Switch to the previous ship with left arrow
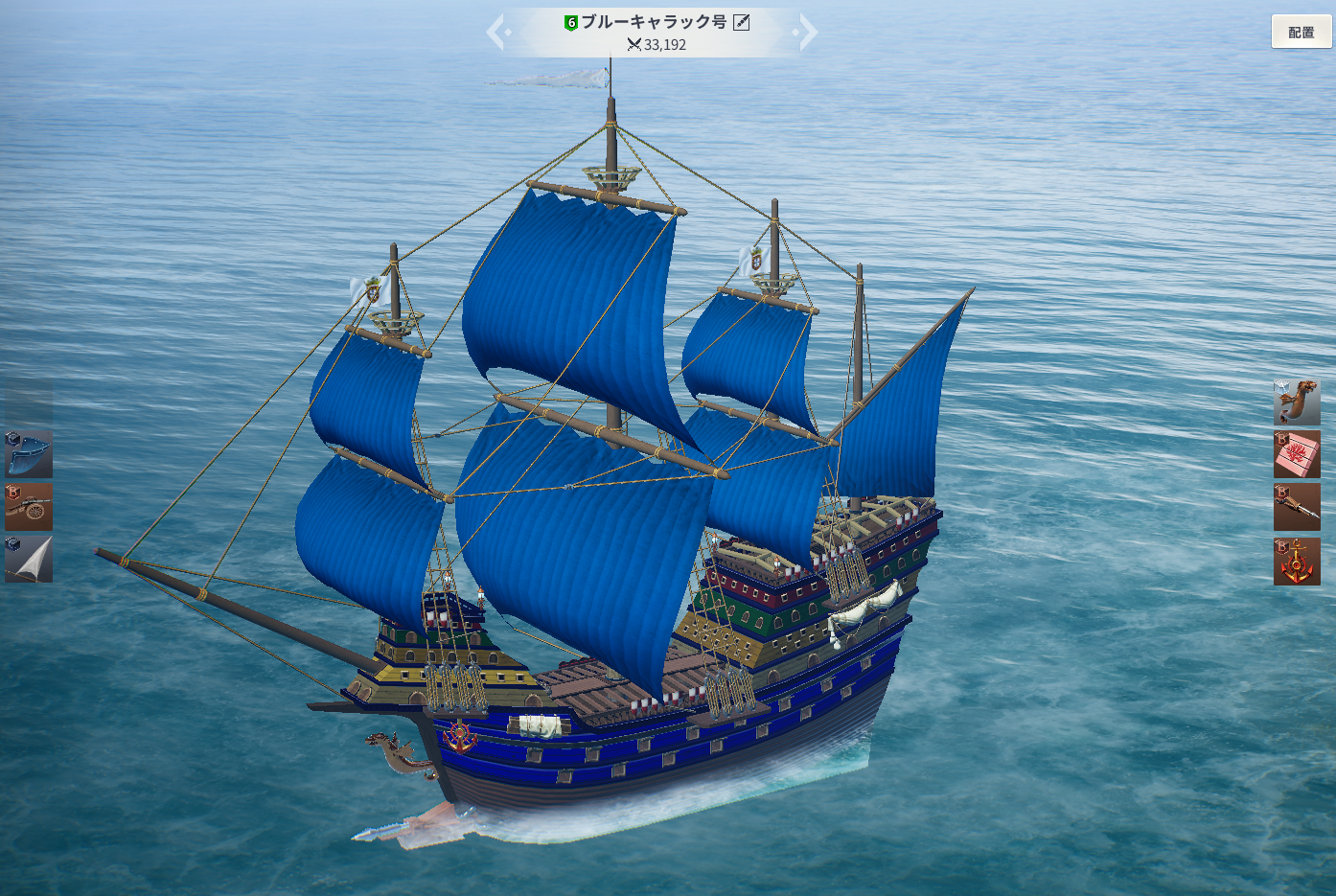 [x=497, y=32]
